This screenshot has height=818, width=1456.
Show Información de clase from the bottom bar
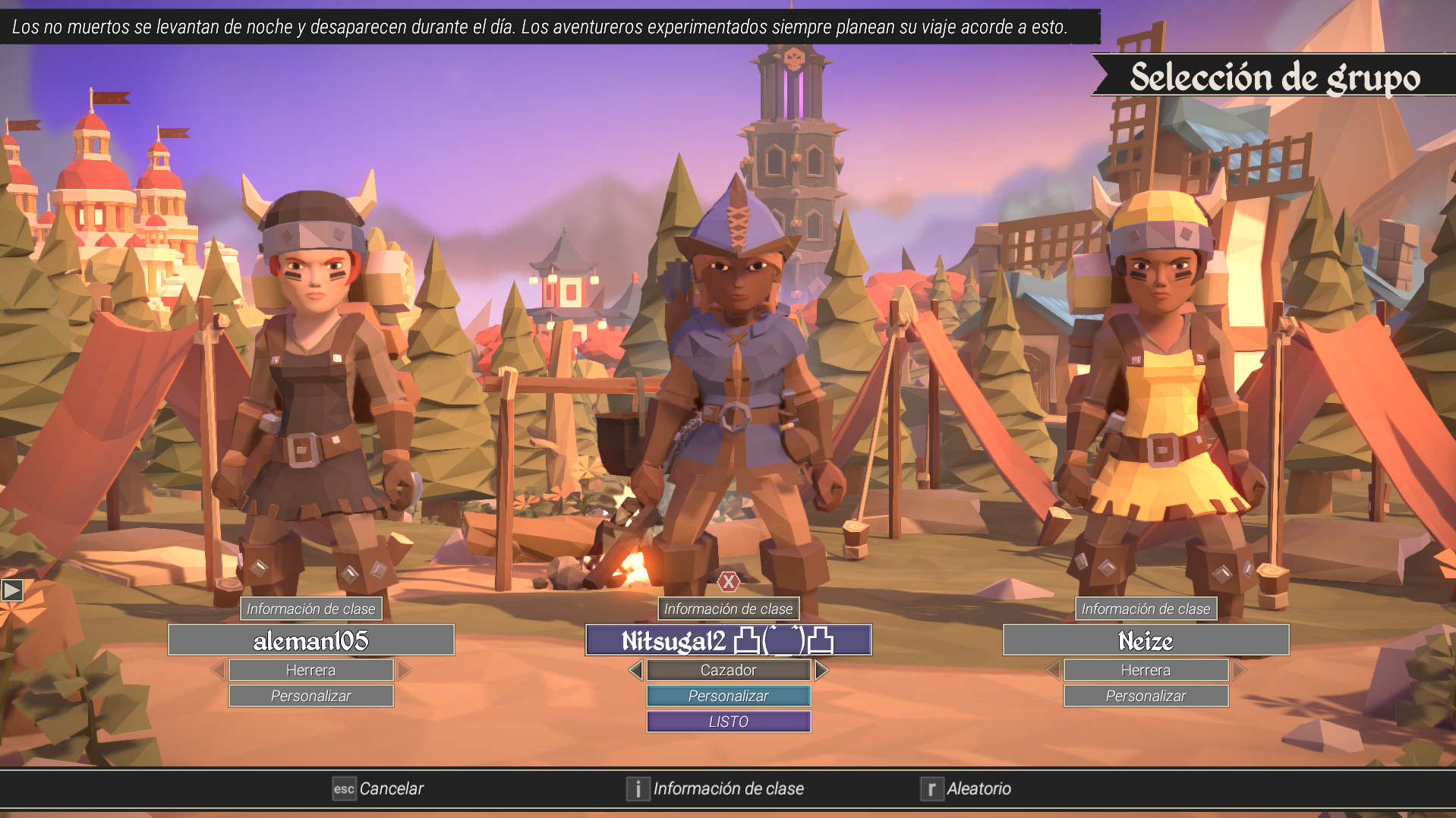pos(715,789)
